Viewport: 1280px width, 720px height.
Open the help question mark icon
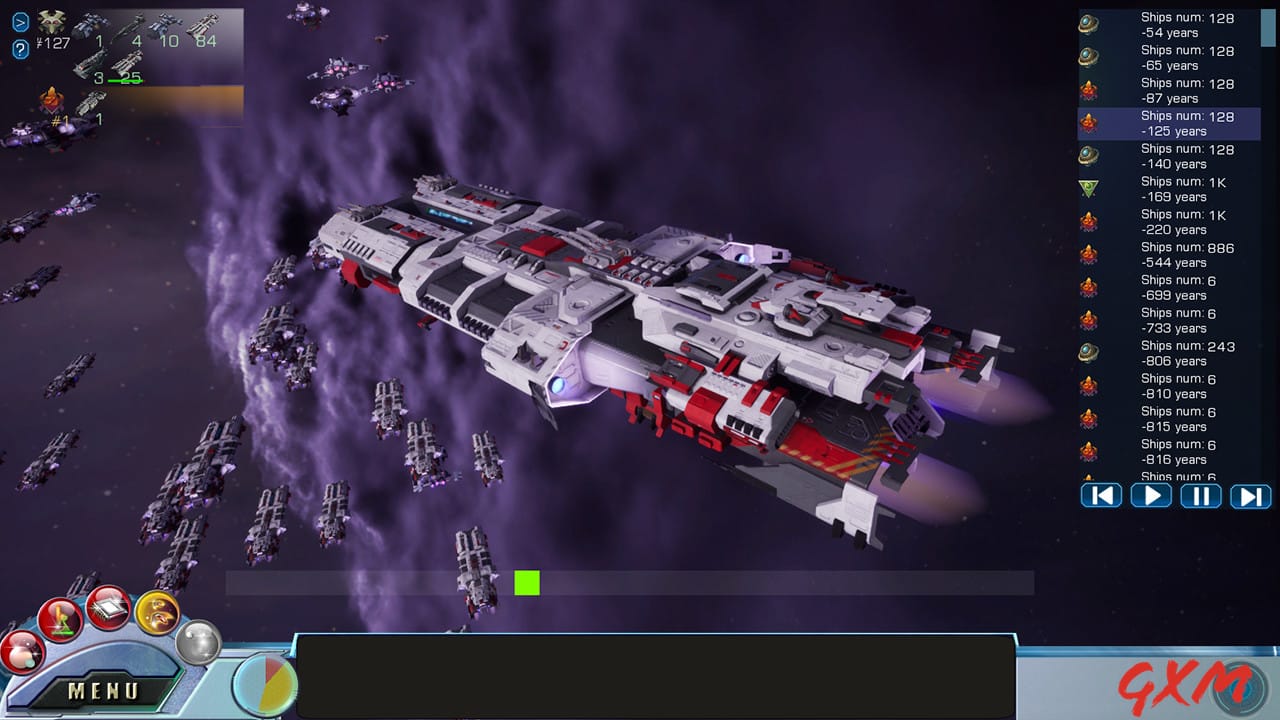click(20, 48)
